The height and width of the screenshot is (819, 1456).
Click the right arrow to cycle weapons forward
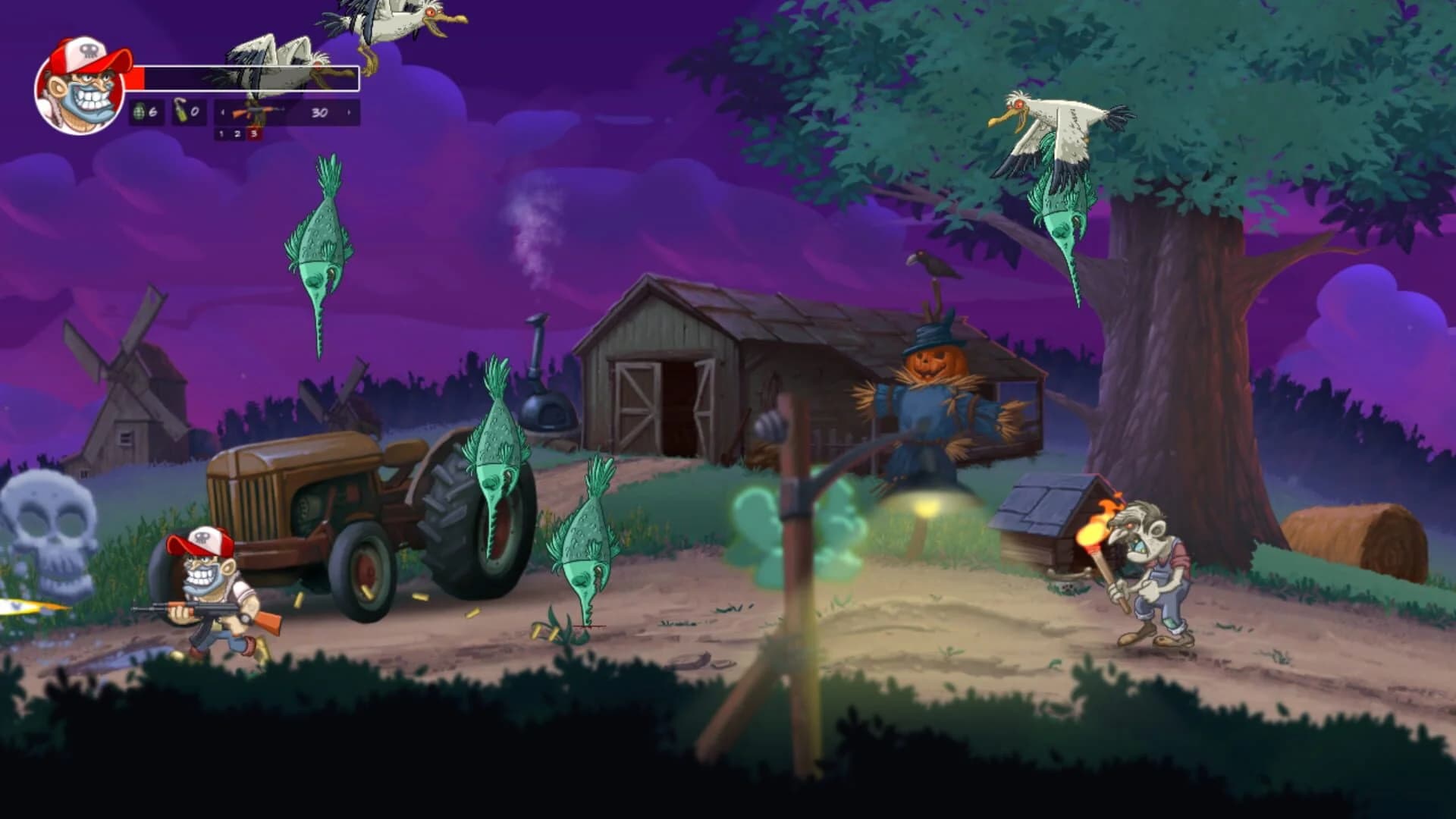click(x=349, y=112)
